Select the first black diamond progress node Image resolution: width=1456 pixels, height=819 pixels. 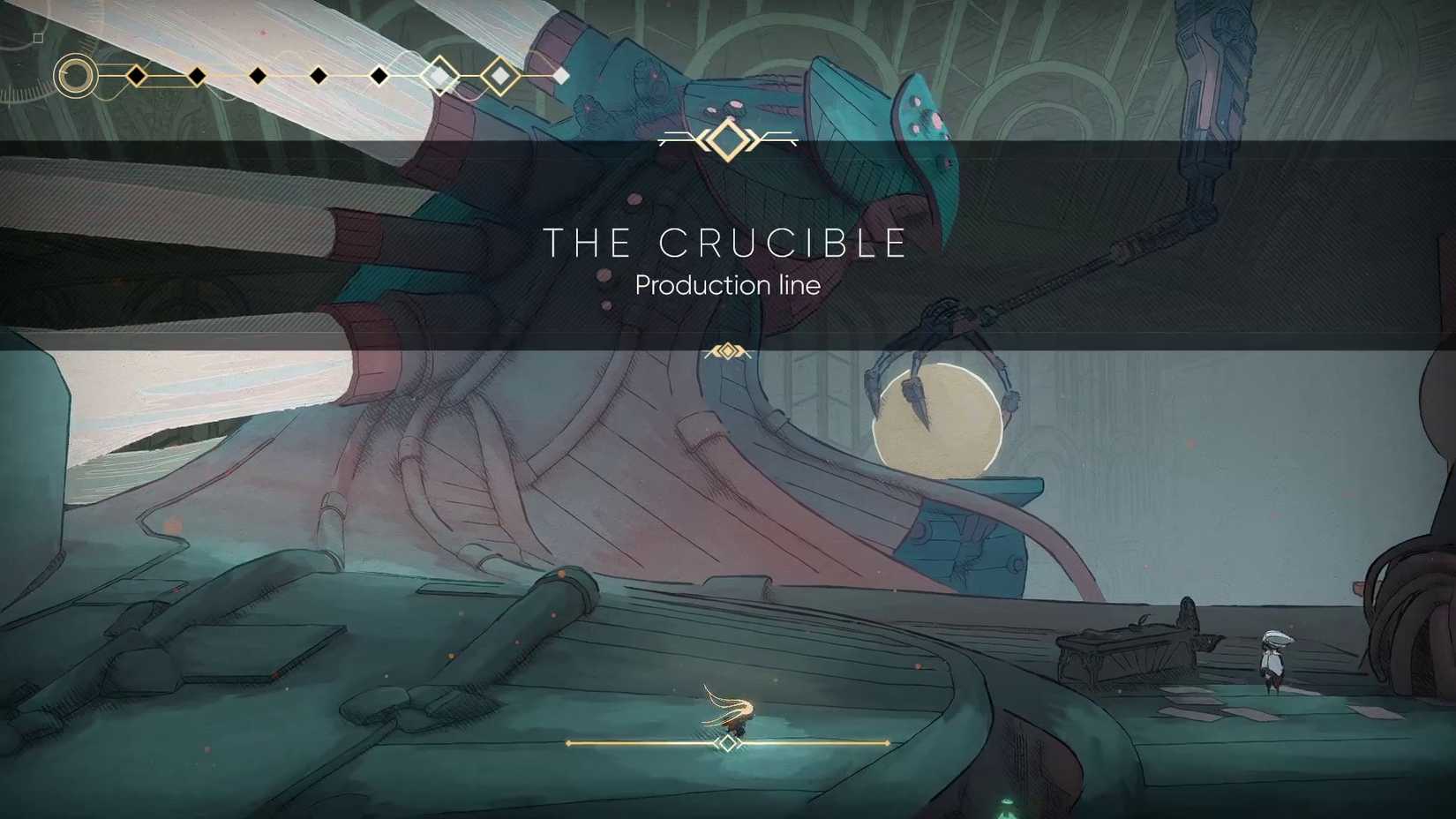tap(136, 76)
